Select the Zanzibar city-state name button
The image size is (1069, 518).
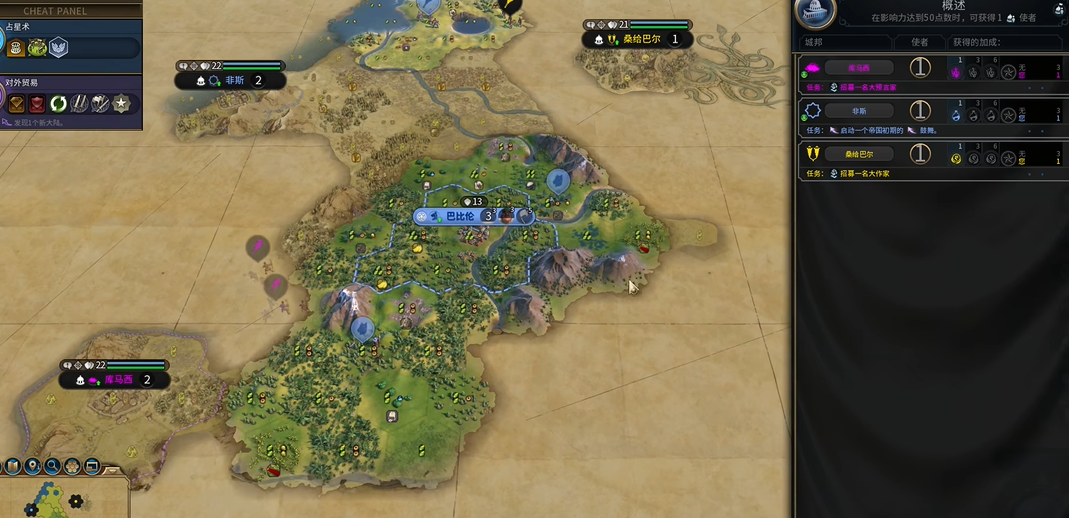click(x=858, y=154)
